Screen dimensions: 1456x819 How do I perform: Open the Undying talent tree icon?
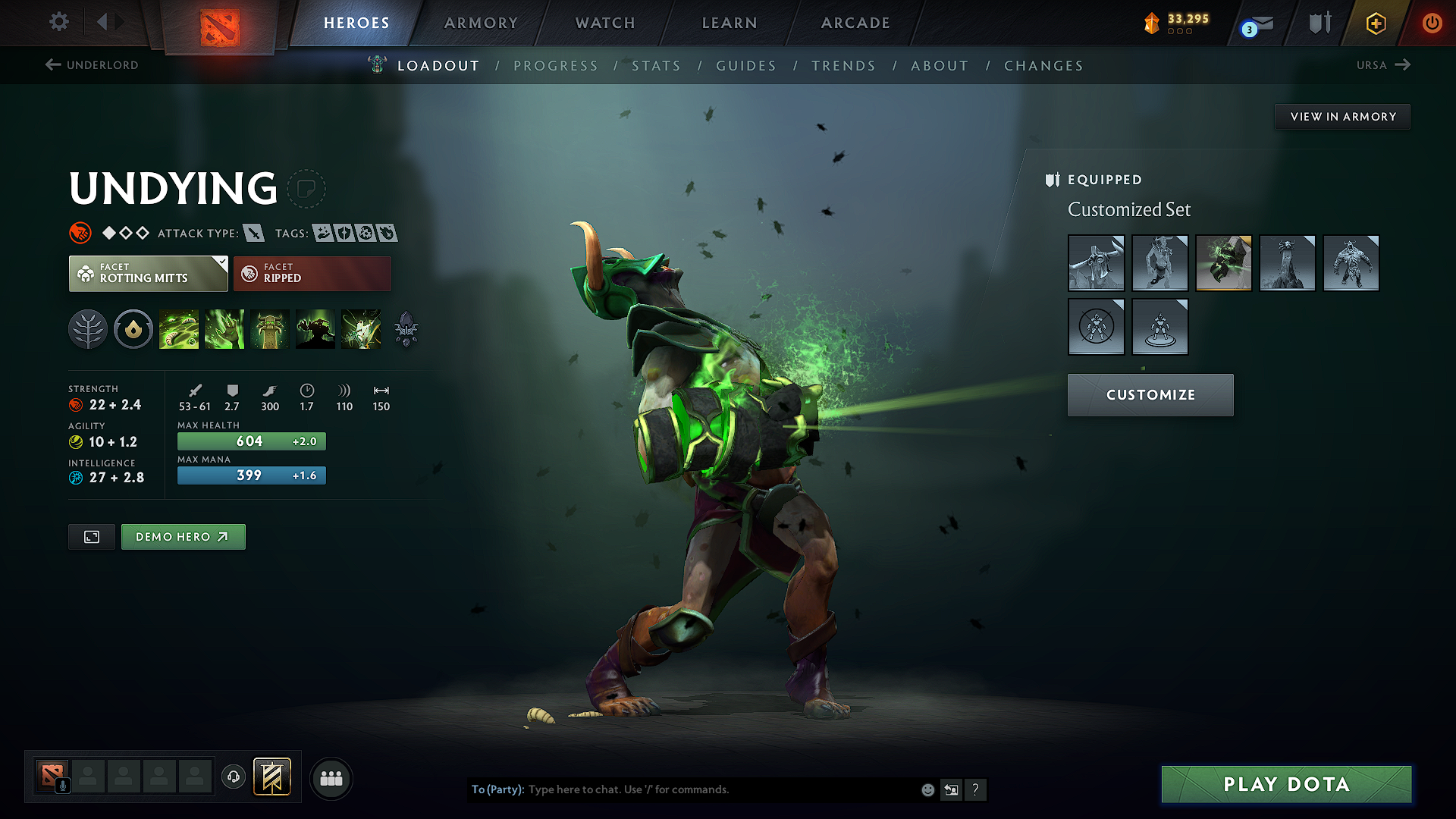(88, 328)
